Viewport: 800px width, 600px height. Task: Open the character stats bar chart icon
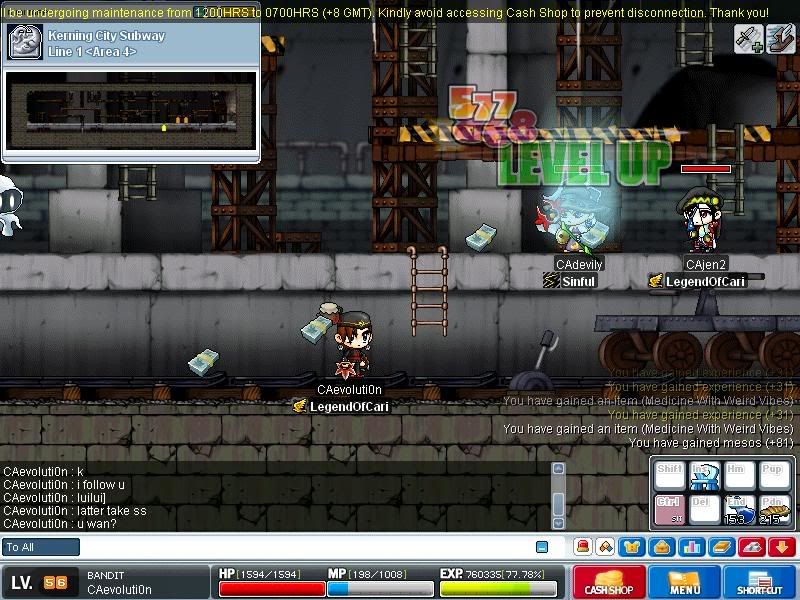691,547
